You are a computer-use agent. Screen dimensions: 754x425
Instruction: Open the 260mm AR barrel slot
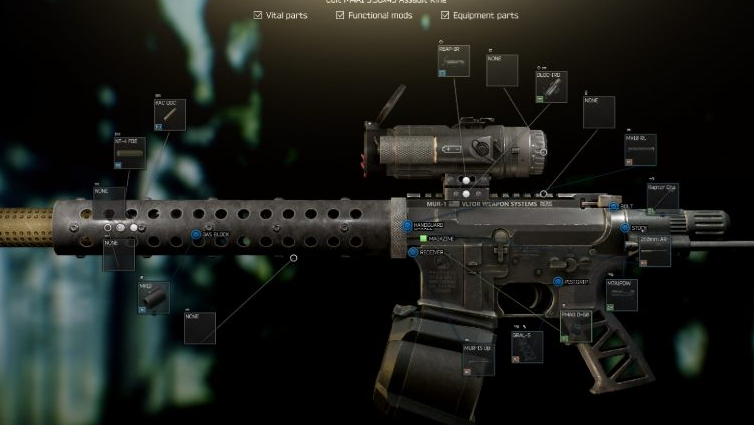pos(654,251)
